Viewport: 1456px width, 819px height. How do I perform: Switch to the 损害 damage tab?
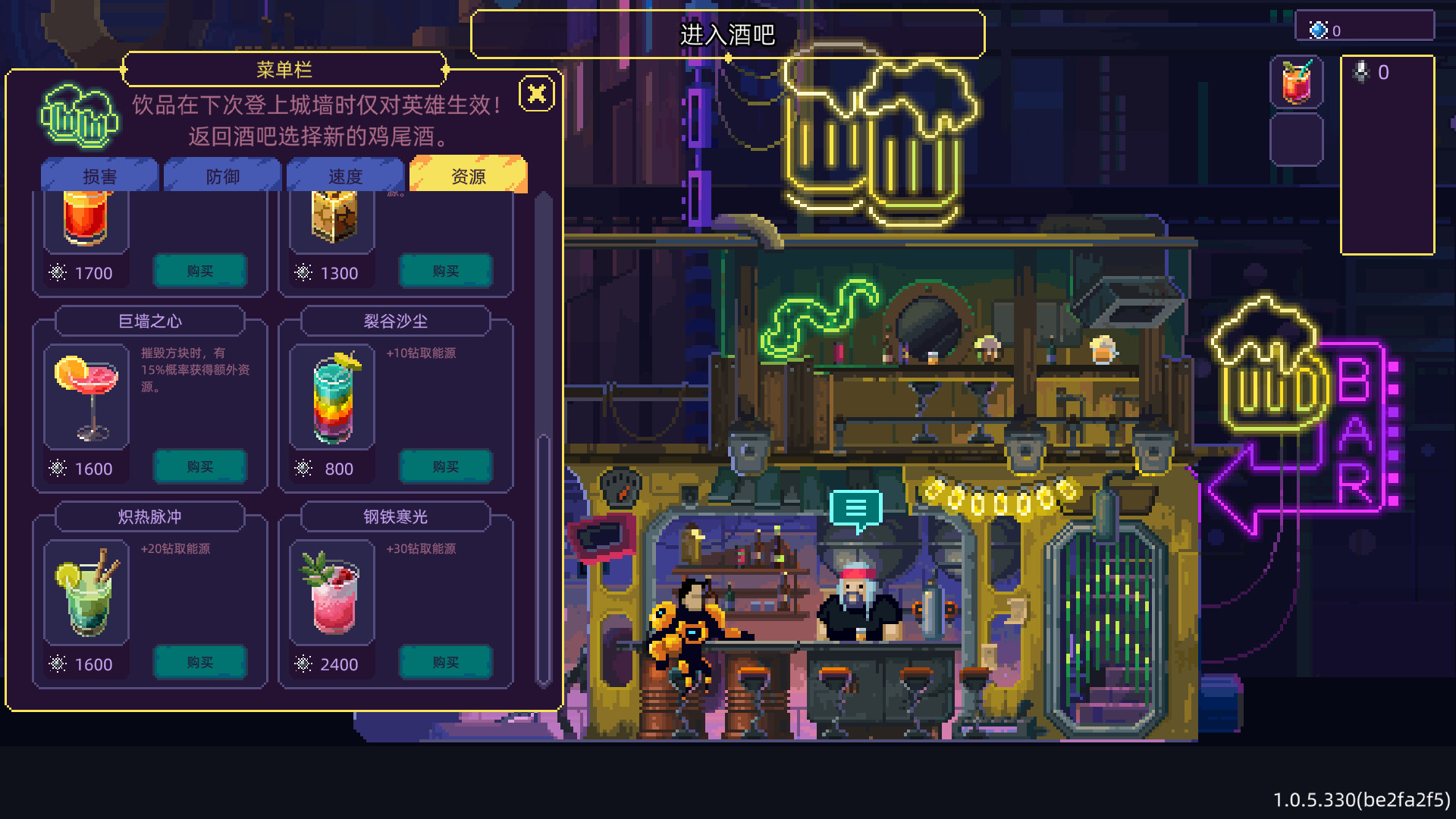[99, 176]
